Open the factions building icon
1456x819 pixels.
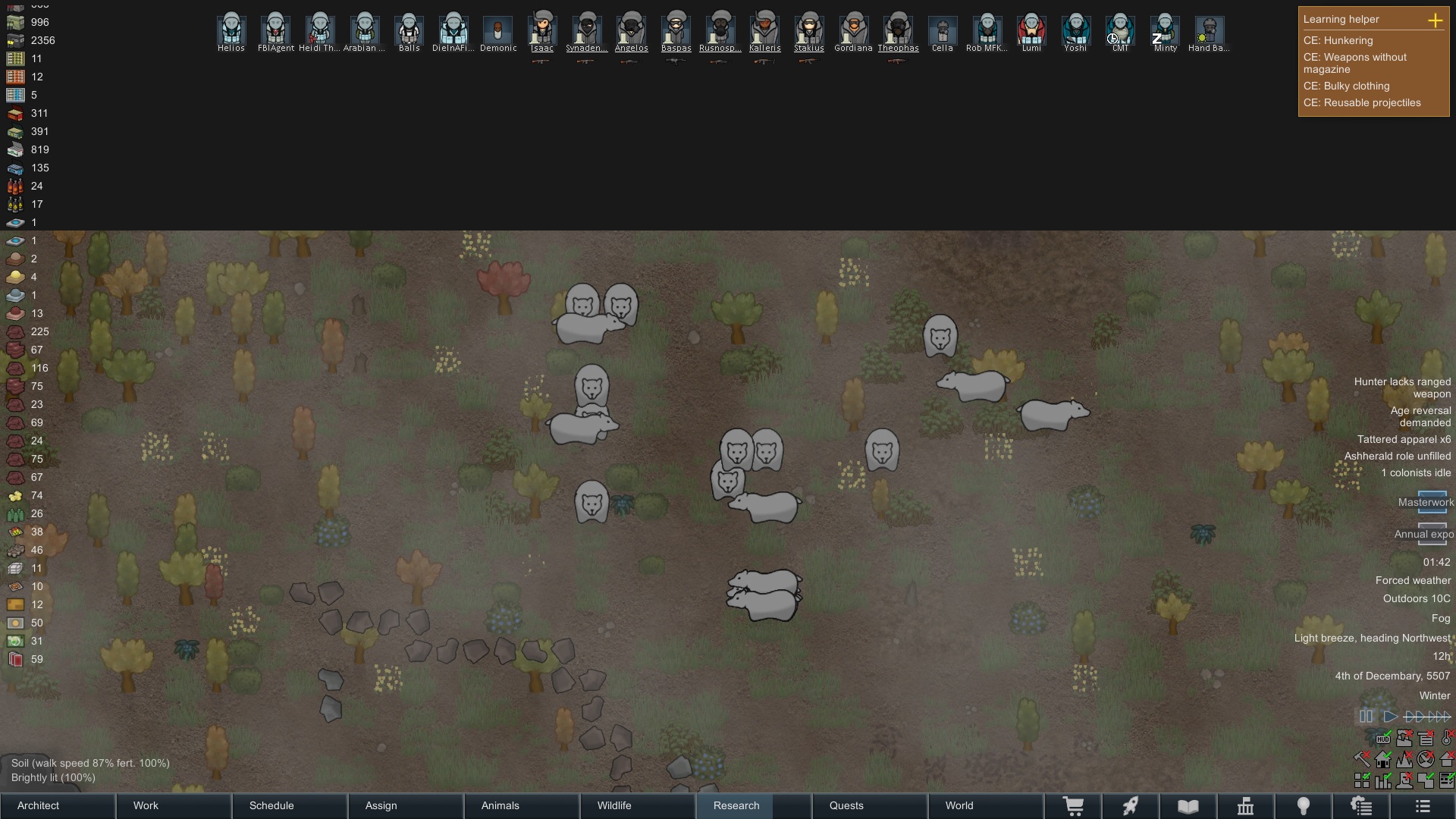[1246, 806]
